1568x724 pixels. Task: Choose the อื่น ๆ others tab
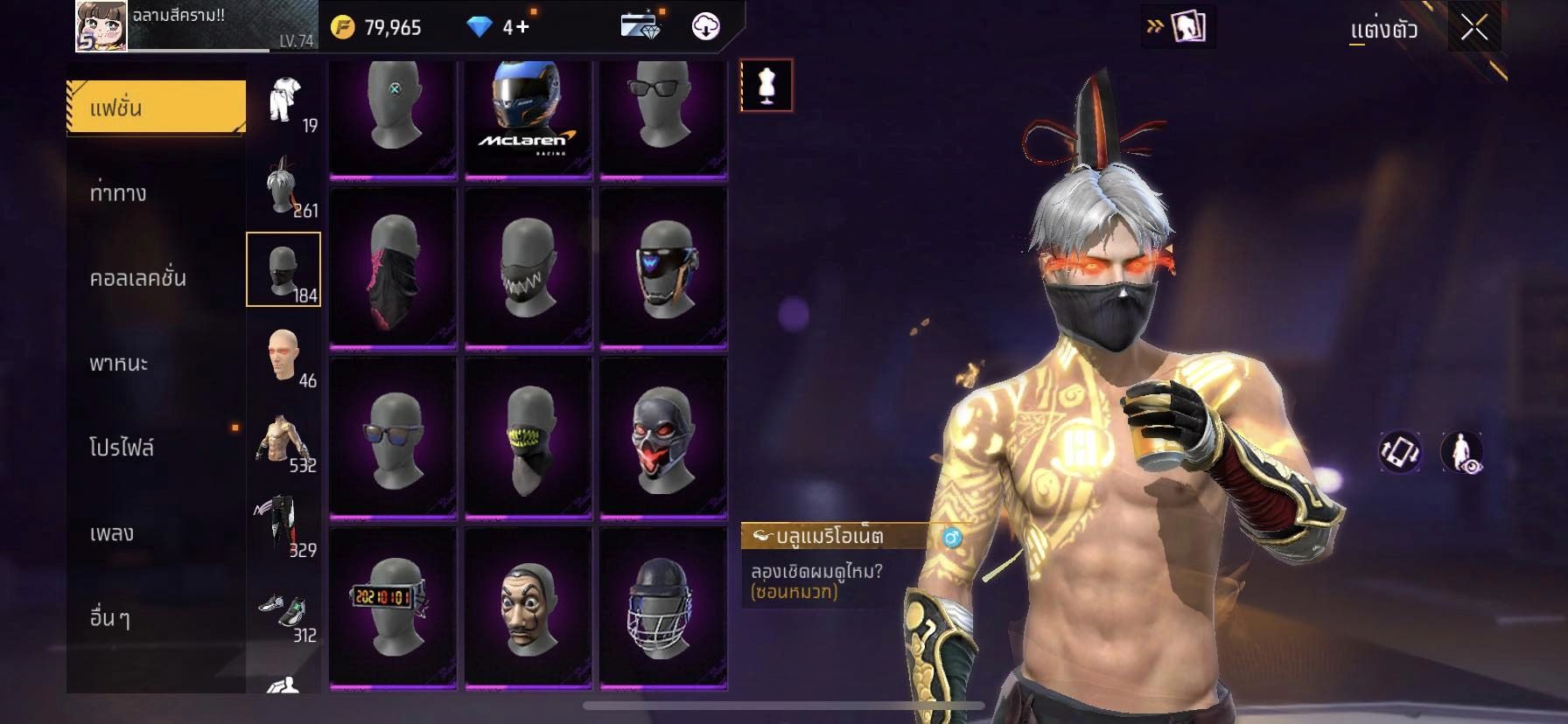(109, 617)
